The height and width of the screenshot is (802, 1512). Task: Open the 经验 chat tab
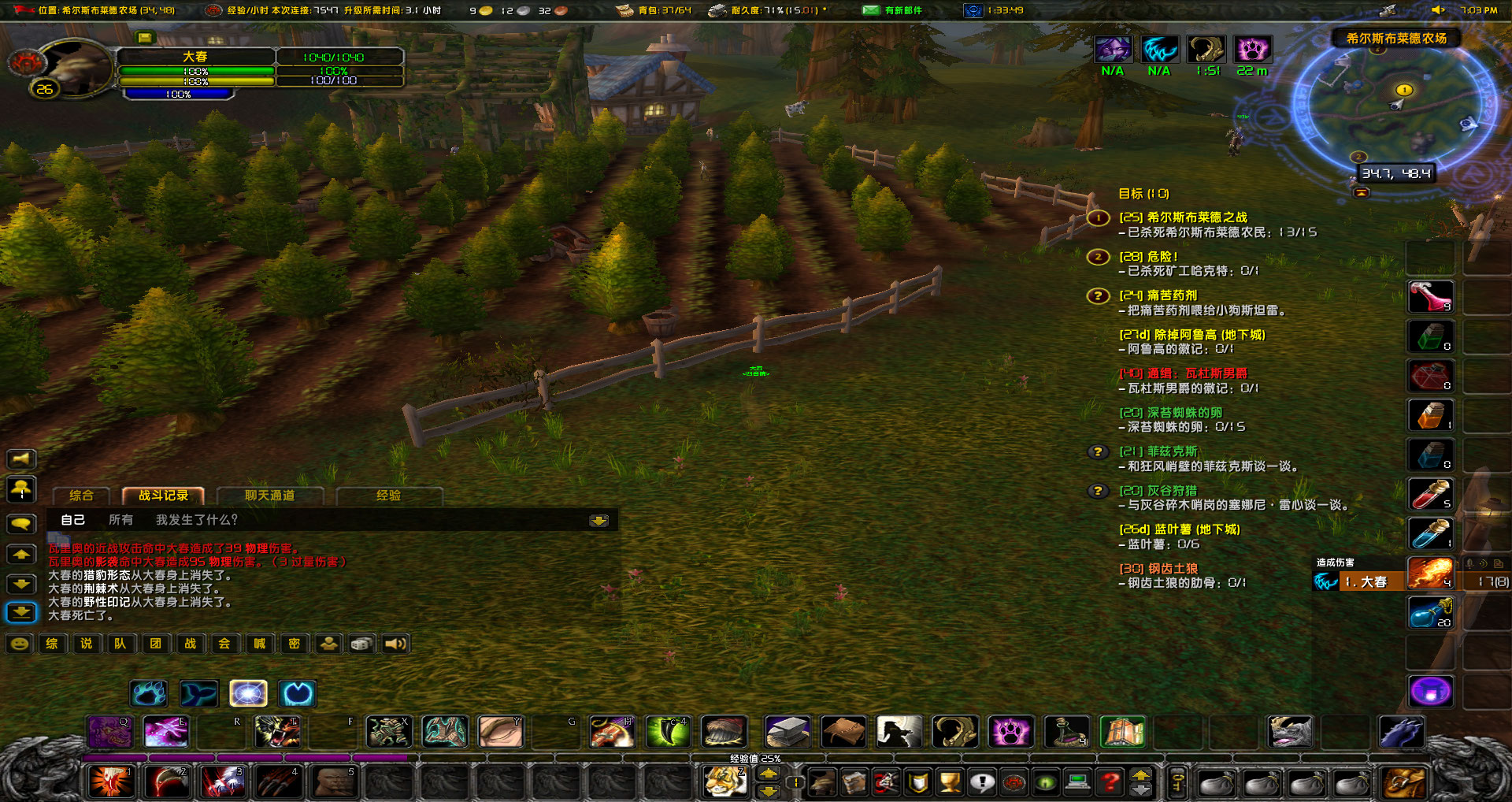coord(391,495)
